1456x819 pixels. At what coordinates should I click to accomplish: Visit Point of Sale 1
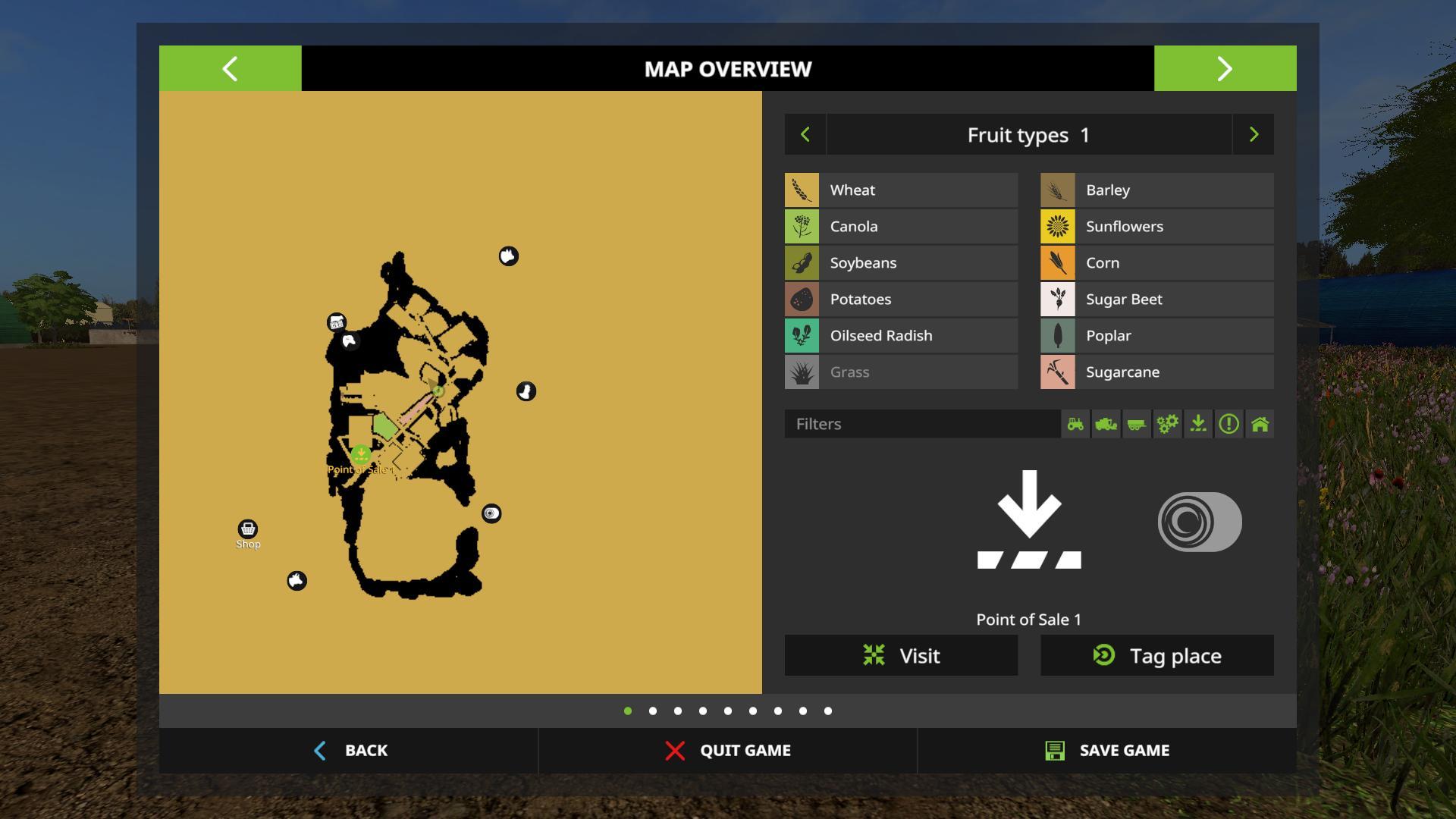(901, 655)
